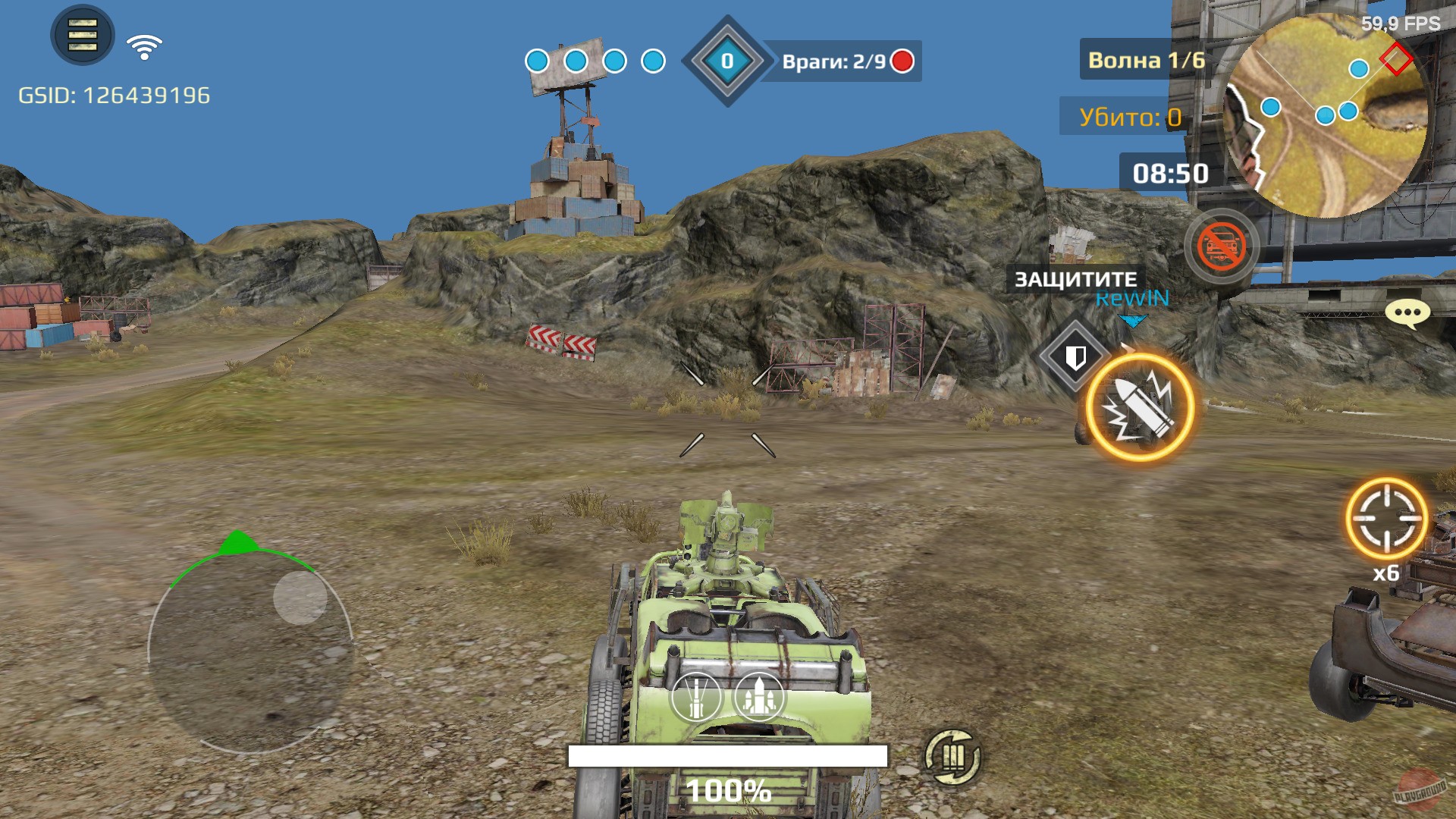1456x819 pixels.
Task: Tap the Волна 1/6 wave indicator
Action: [1147, 62]
